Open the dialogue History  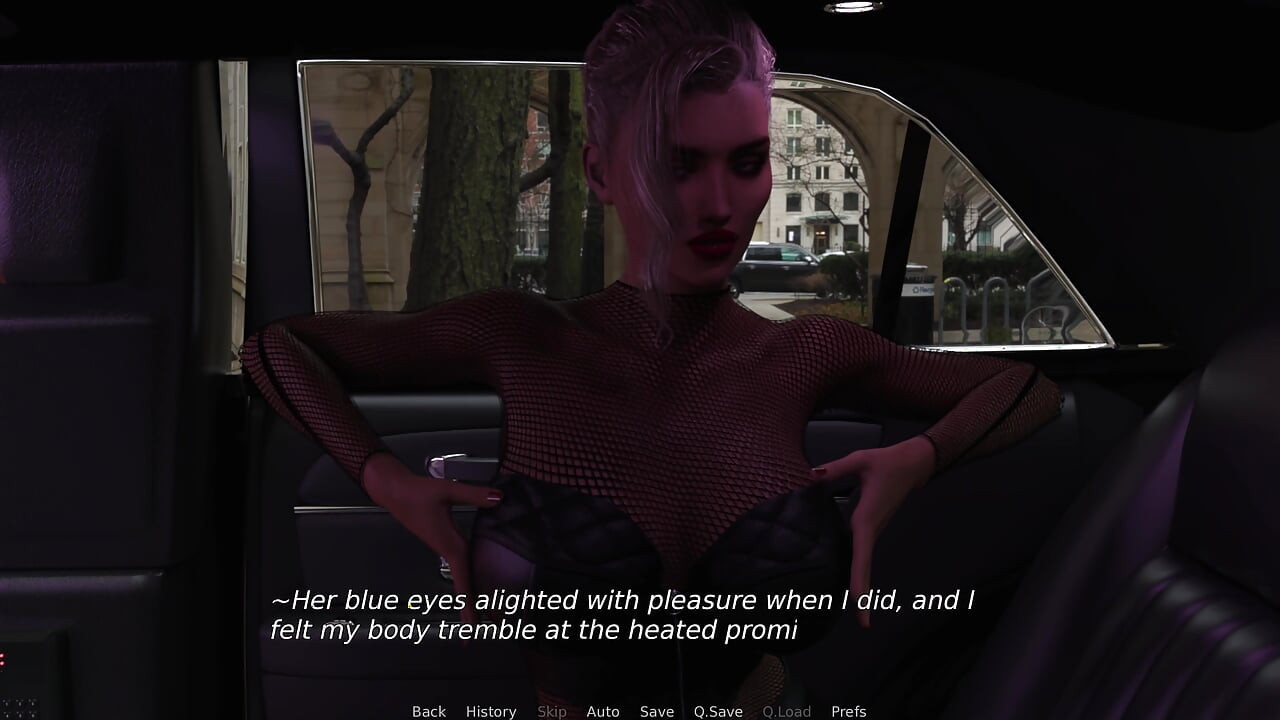tap(491, 711)
